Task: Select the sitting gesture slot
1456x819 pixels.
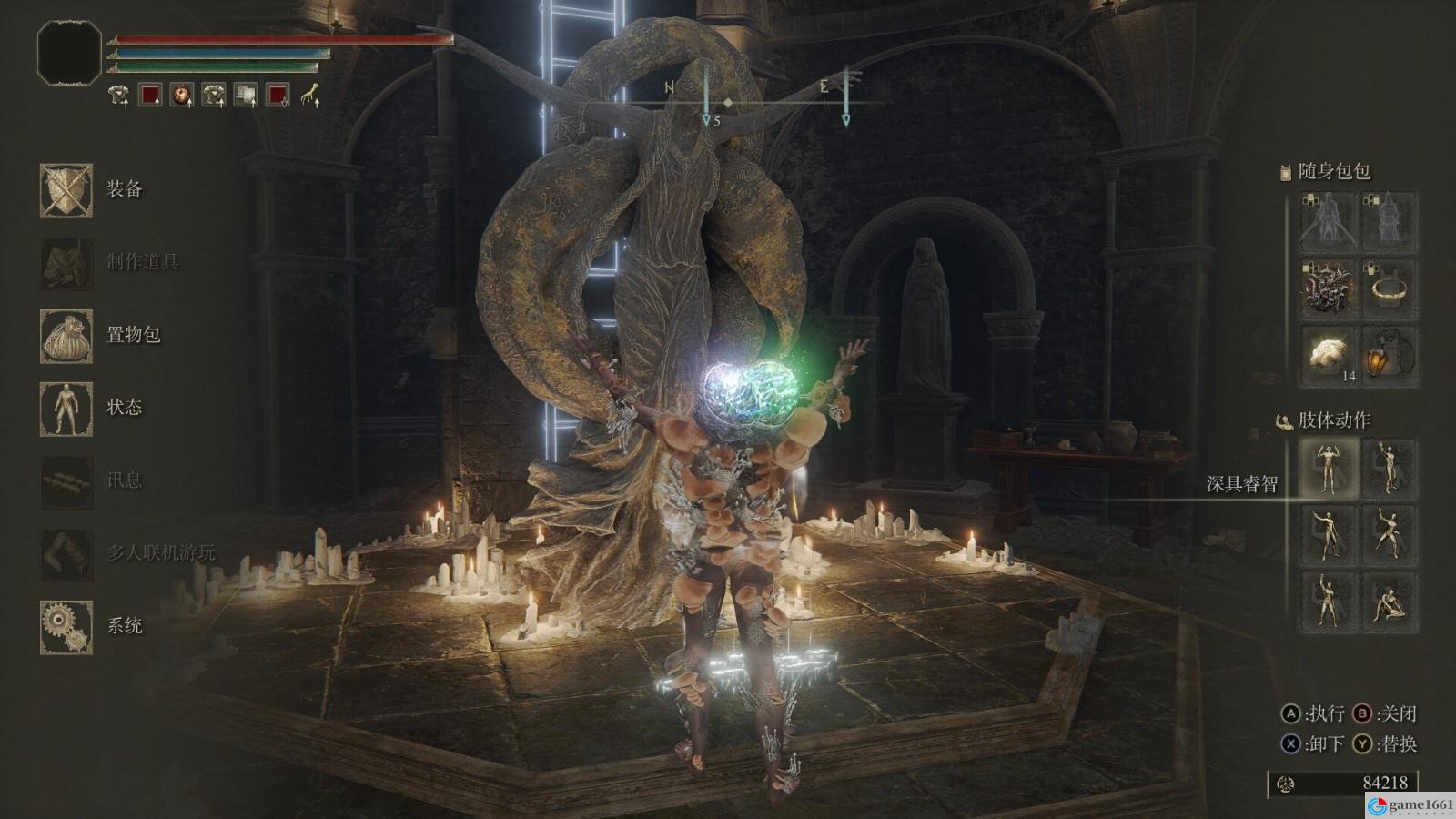Action: pyautogui.click(x=1390, y=602)
